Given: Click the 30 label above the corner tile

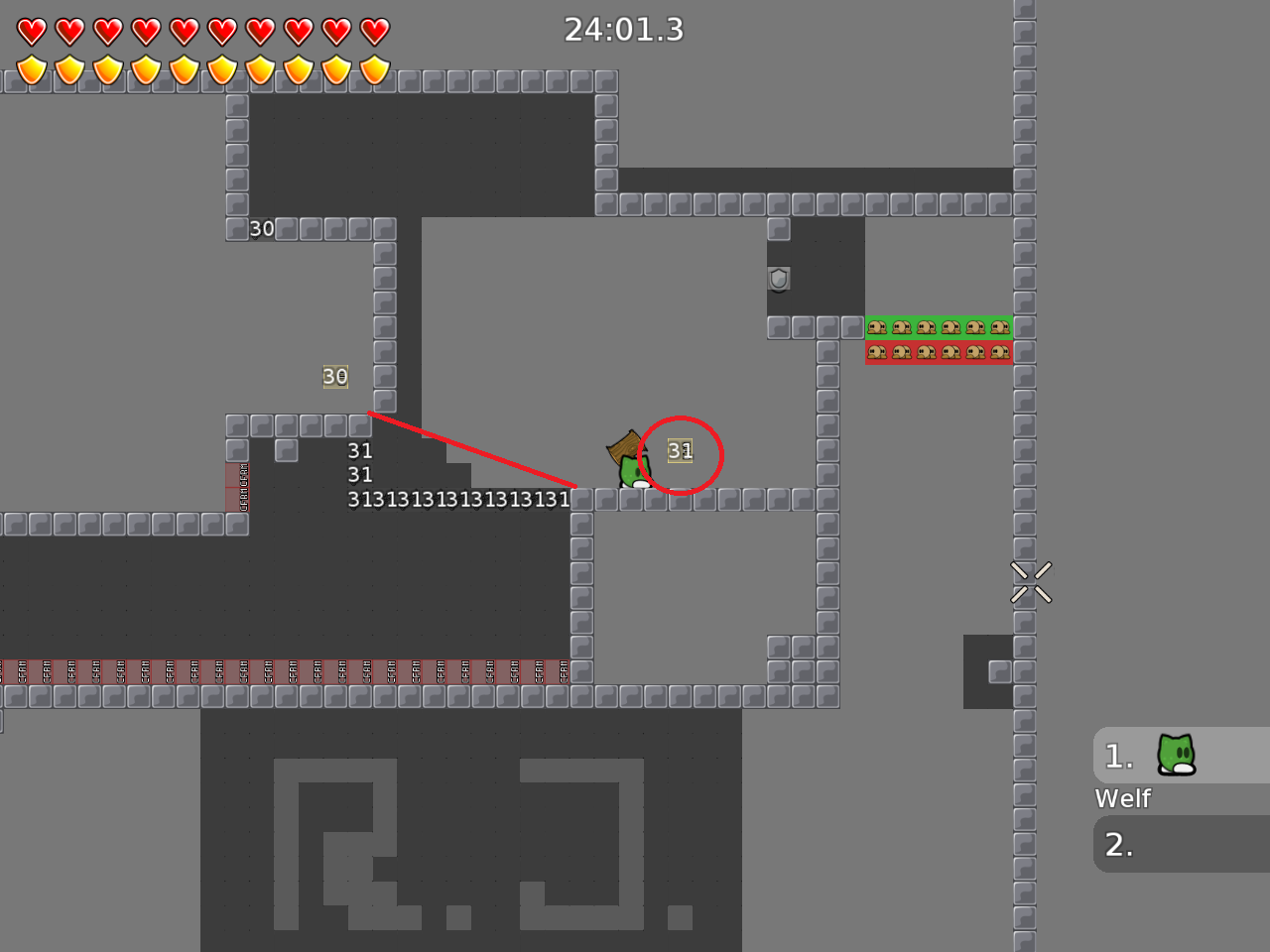Looking at the screenshot, I should coord(262,228).
